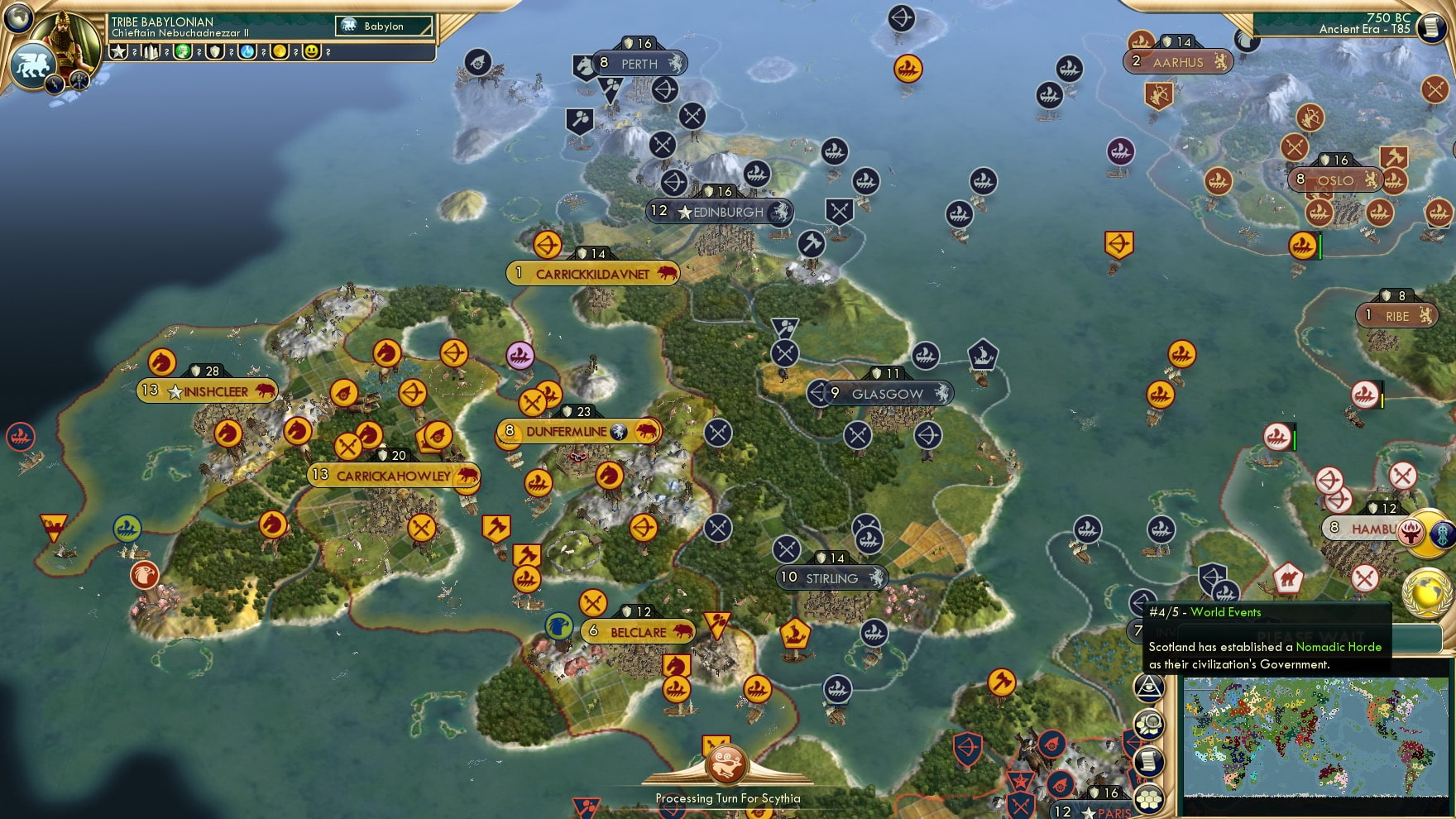1456x819 pixels.
Task: Click the happiness smiley in the top bar
Action: (x=311, y=52)
